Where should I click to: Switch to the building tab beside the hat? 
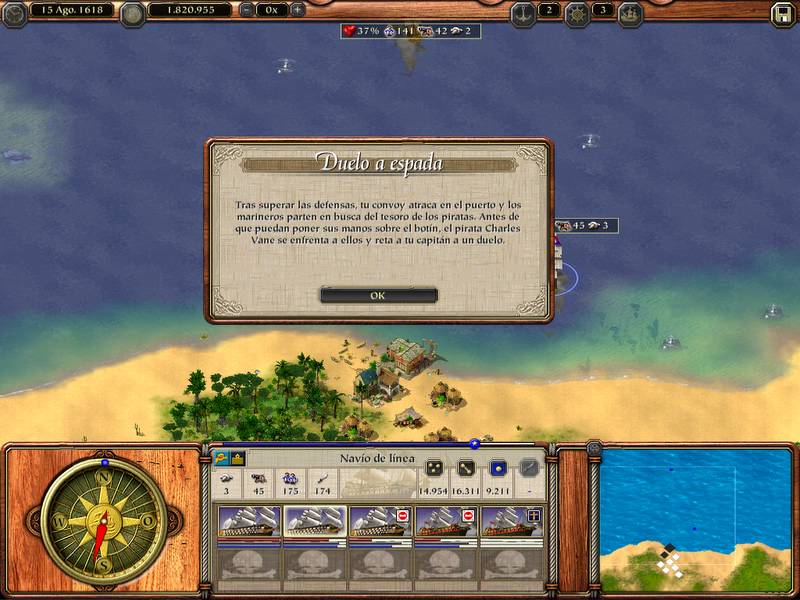(x=238, y=458)
